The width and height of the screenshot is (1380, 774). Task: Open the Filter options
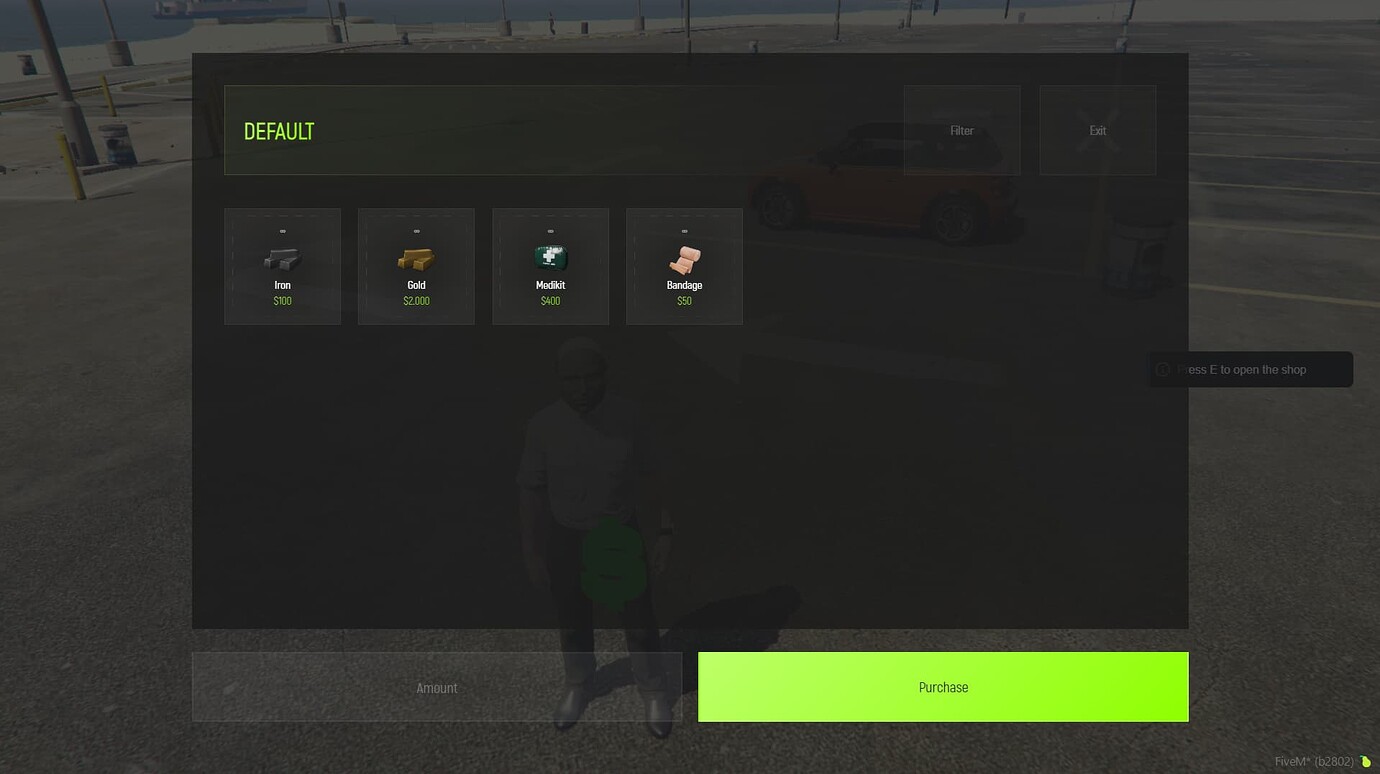click(x=961, y=130)
